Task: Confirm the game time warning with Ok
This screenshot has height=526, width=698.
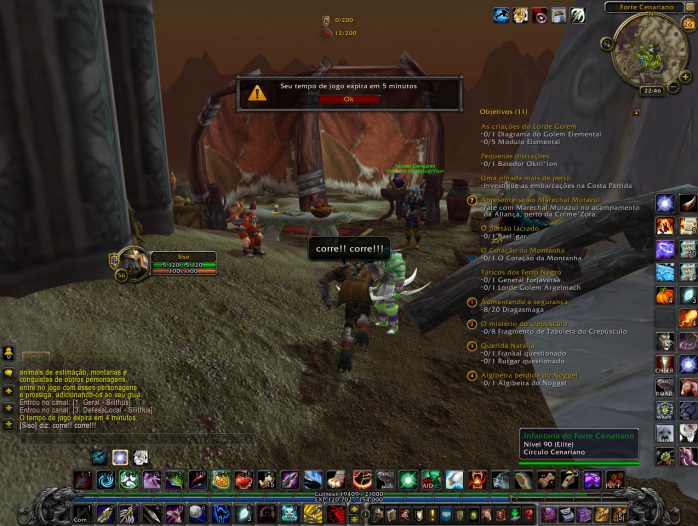Action: pyautogui.click(x=349, y=98)
